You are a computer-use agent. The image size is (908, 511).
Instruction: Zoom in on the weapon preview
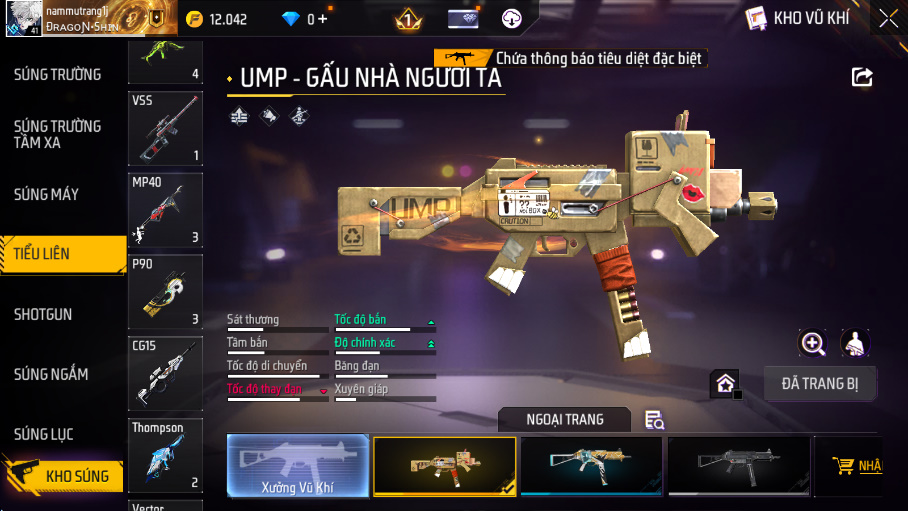[x=813, y=344]
